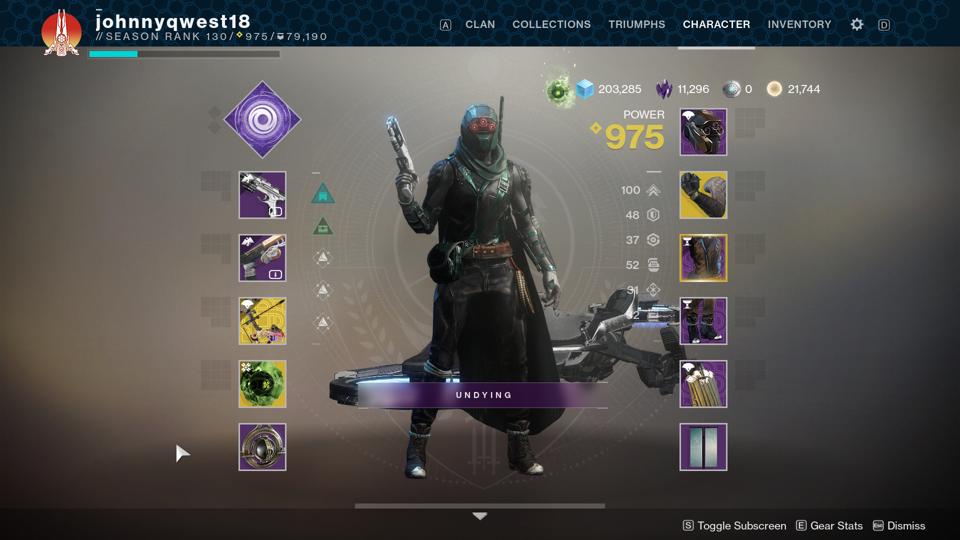
Task: Select the kinetic hand cannon slot
Action: click(262, 195)
